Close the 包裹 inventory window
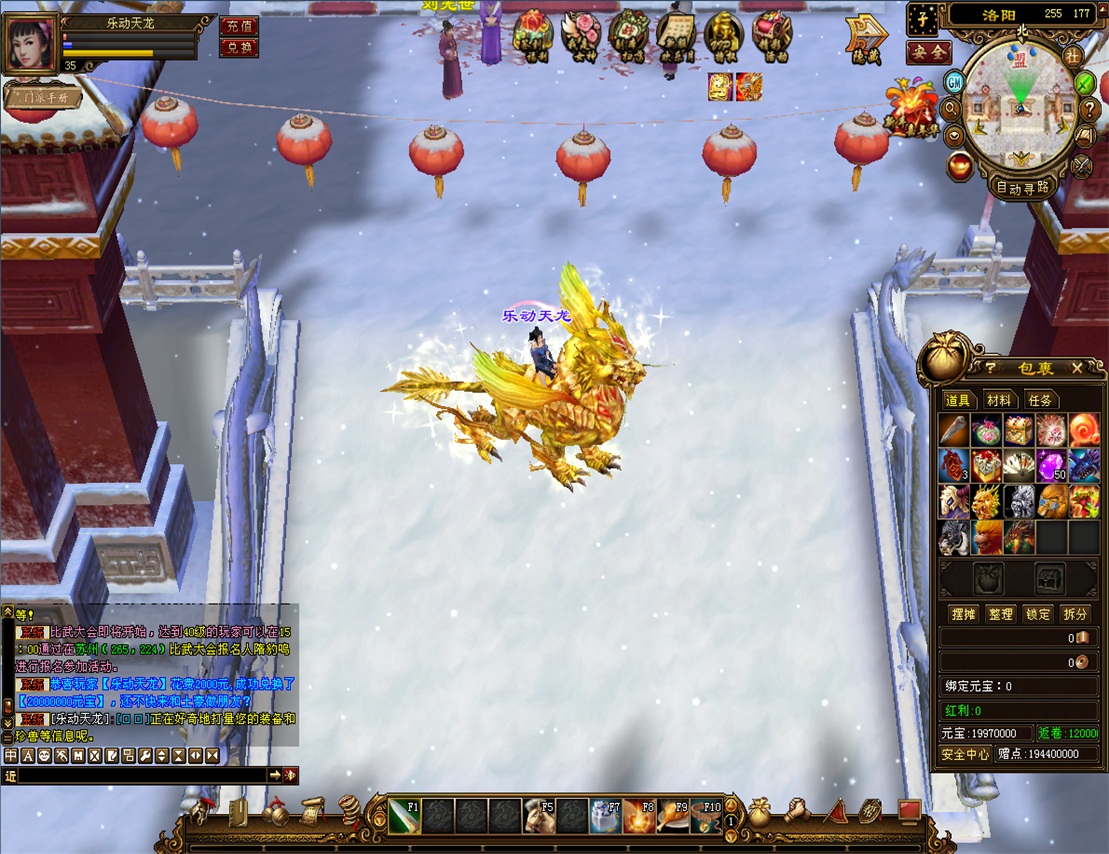Image resolution: width=1109 pixels, height=854 pixels. click(1077, 368)
